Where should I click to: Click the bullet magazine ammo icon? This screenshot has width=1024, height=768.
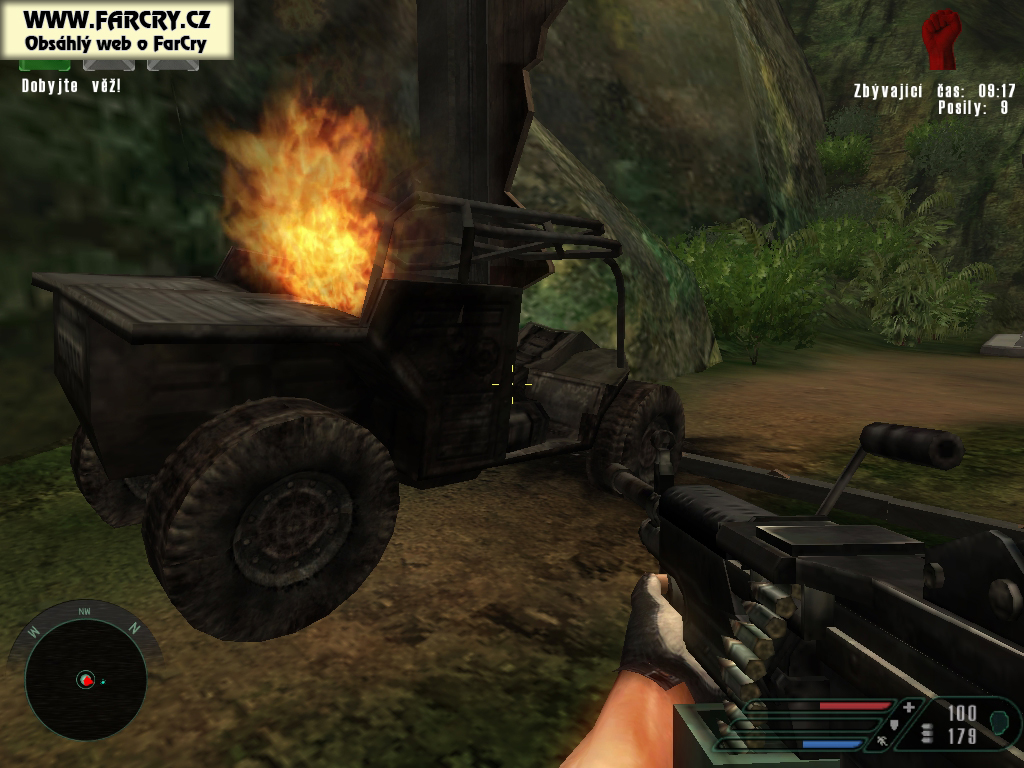click(x=927, y=733)
